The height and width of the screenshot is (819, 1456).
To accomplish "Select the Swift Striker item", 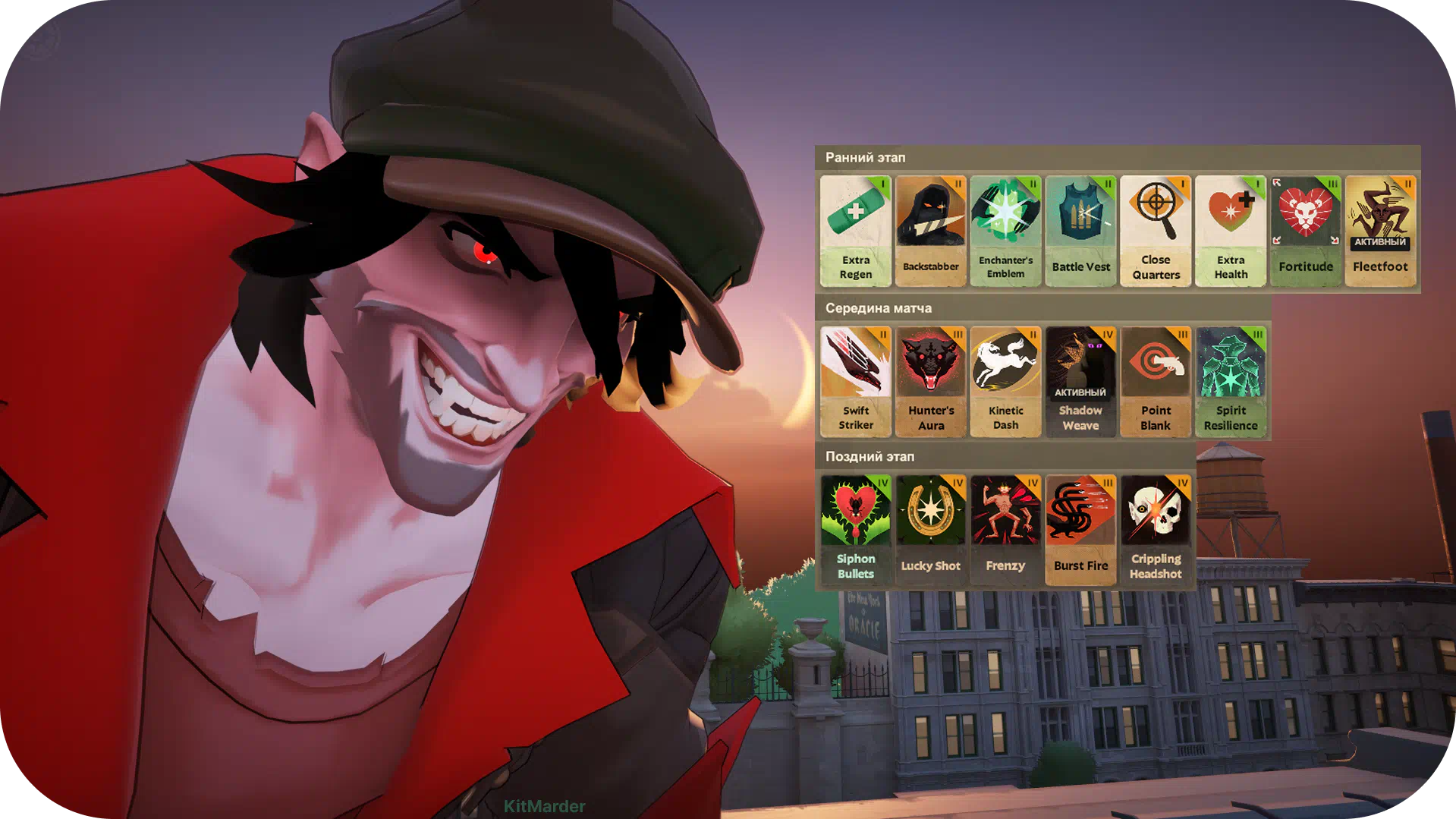I will tap(855, 381).
